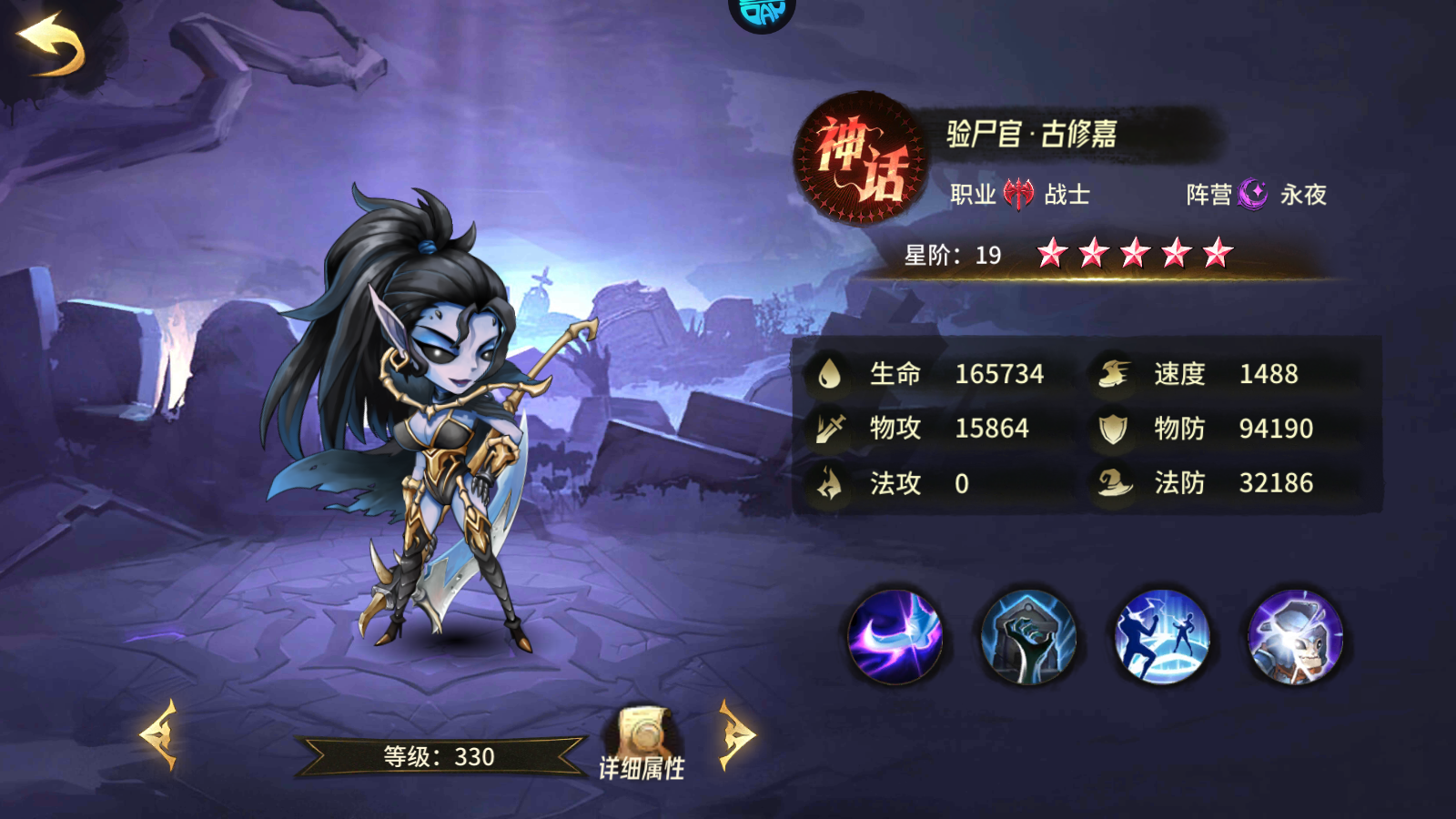Tap the blue round icon at top center

point(763,13)
